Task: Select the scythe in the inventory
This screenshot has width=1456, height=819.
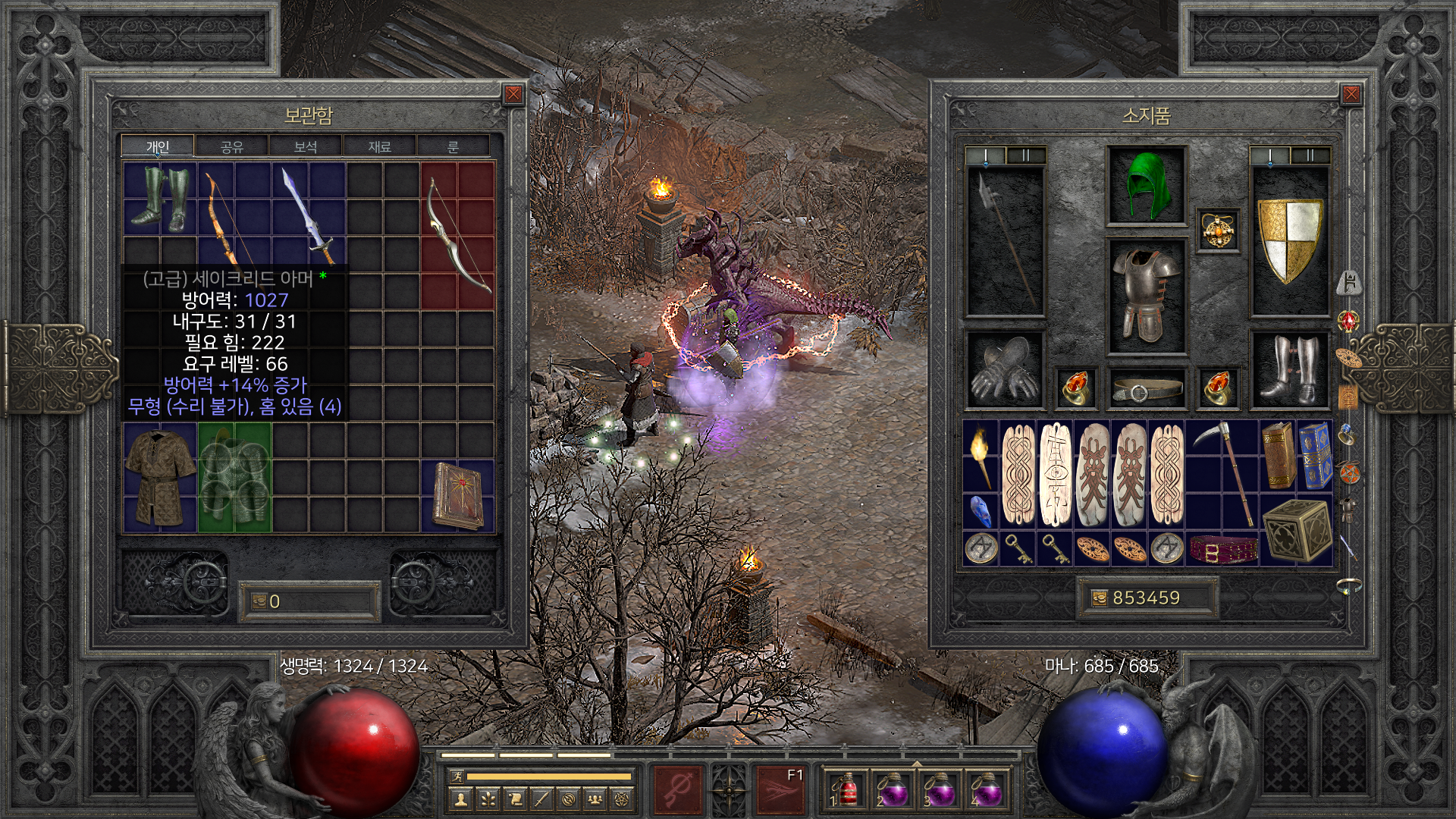Action: pyautogui.click(x=1222, y=474)
